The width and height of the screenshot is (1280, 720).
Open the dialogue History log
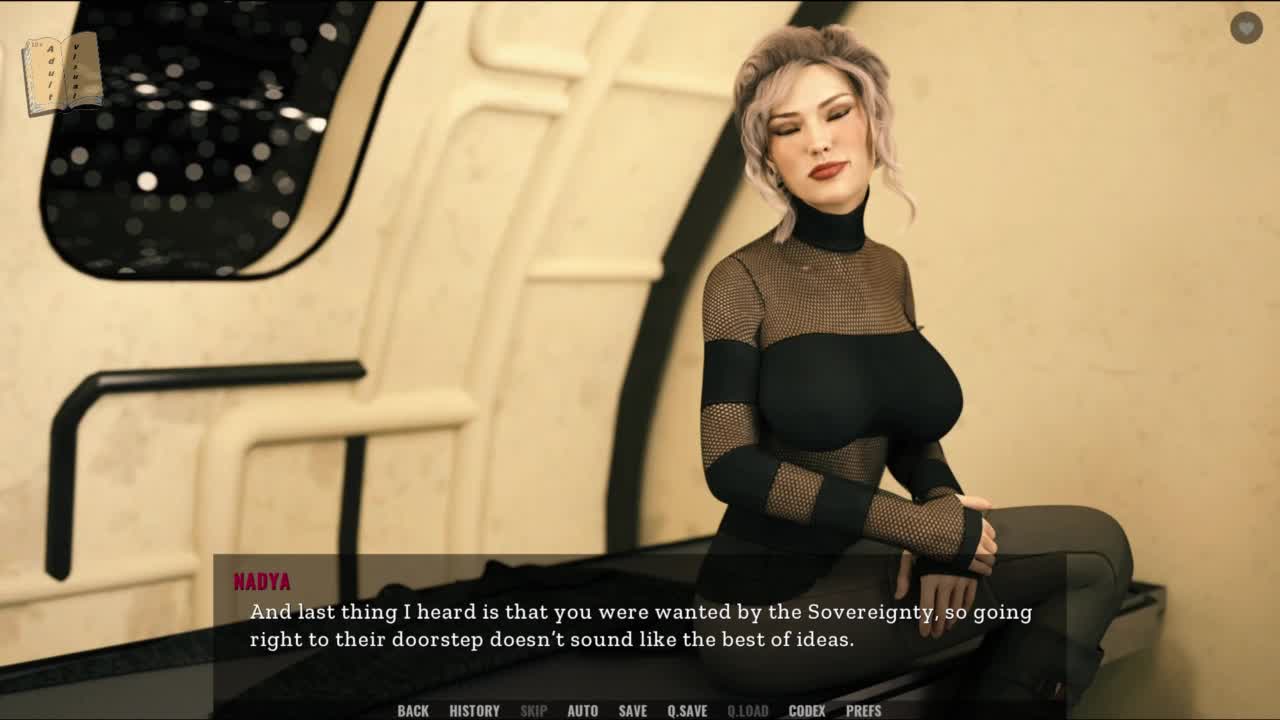coord(474,710)
